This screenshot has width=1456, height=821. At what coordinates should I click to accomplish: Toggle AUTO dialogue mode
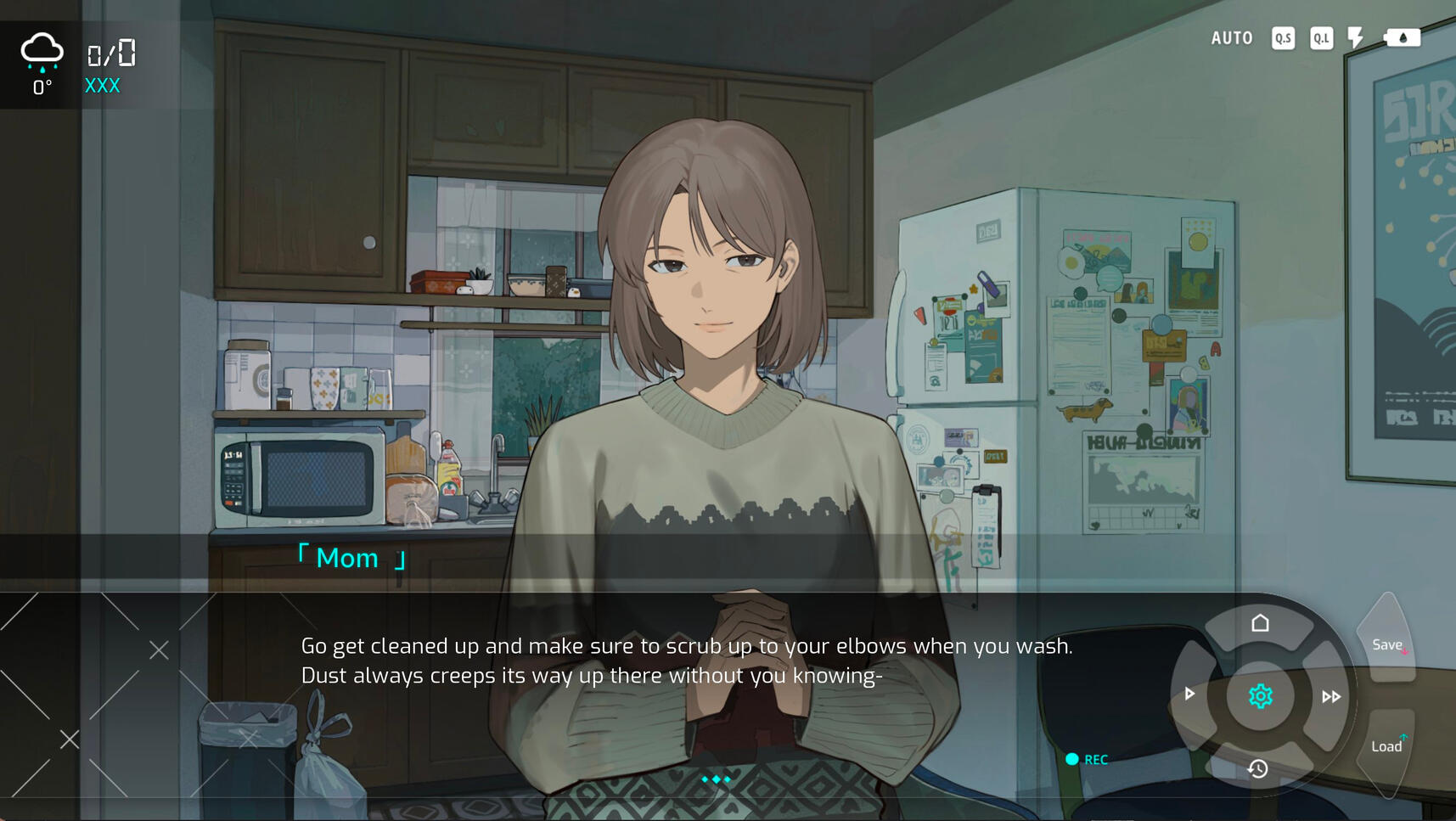[1231, 38]
